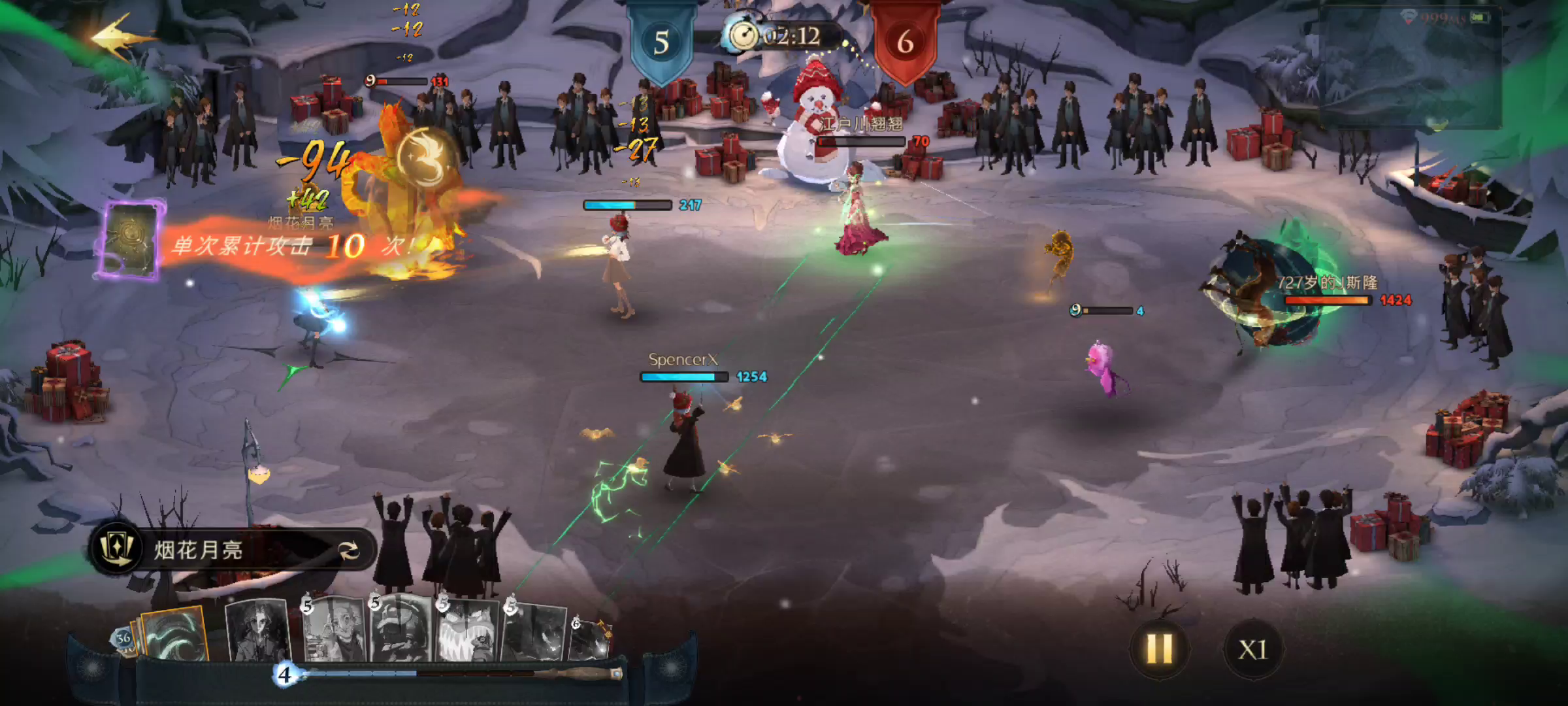Choose the long-haired wizard portrait card

257,630
